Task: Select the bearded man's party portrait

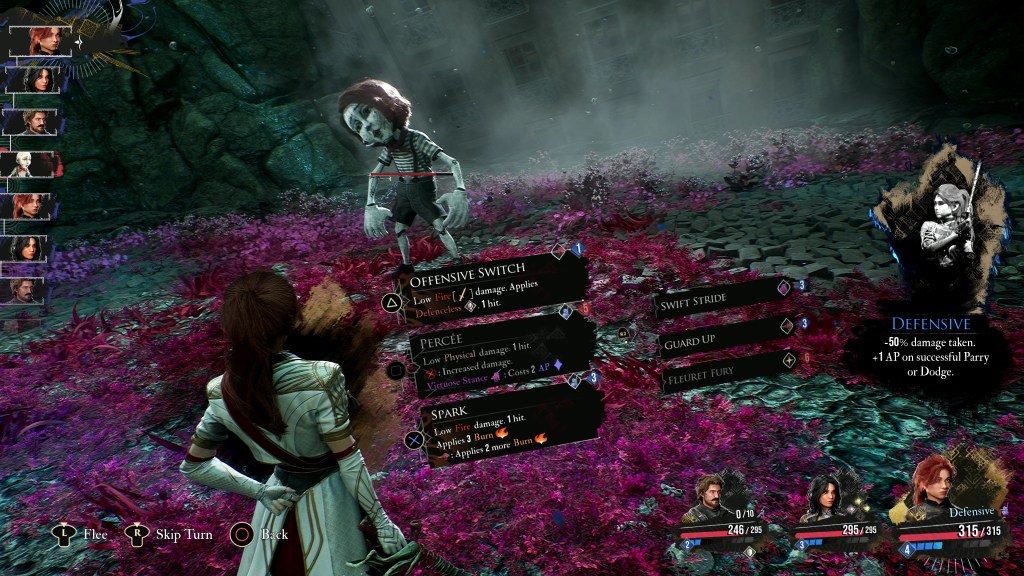Action: click(x=716, y=497)
